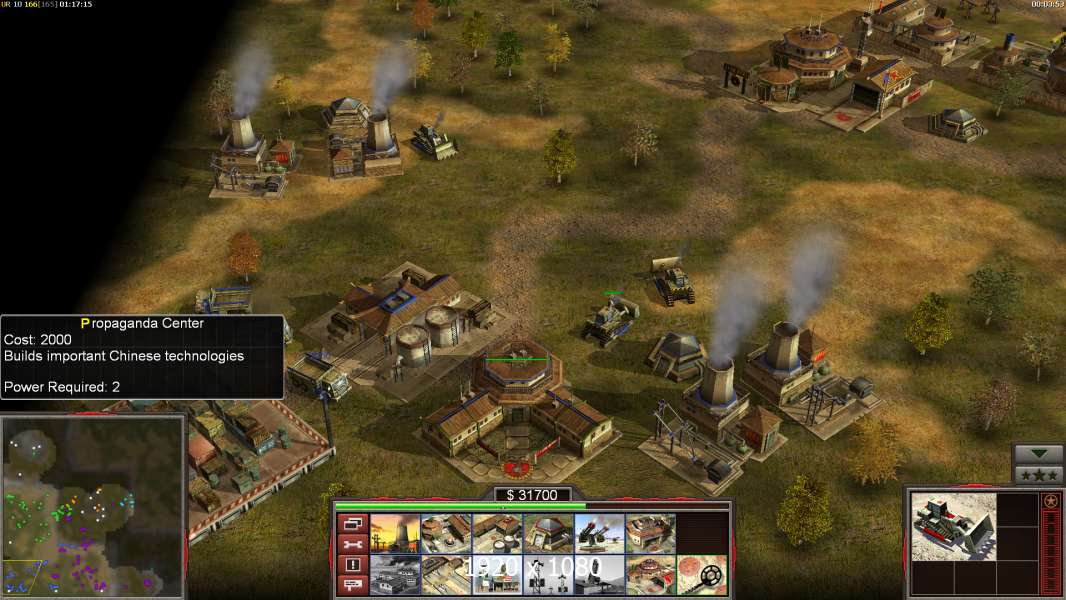Click the icon with the black wheel
This screenshot has height=600, width=1066.
click(701, 575)
